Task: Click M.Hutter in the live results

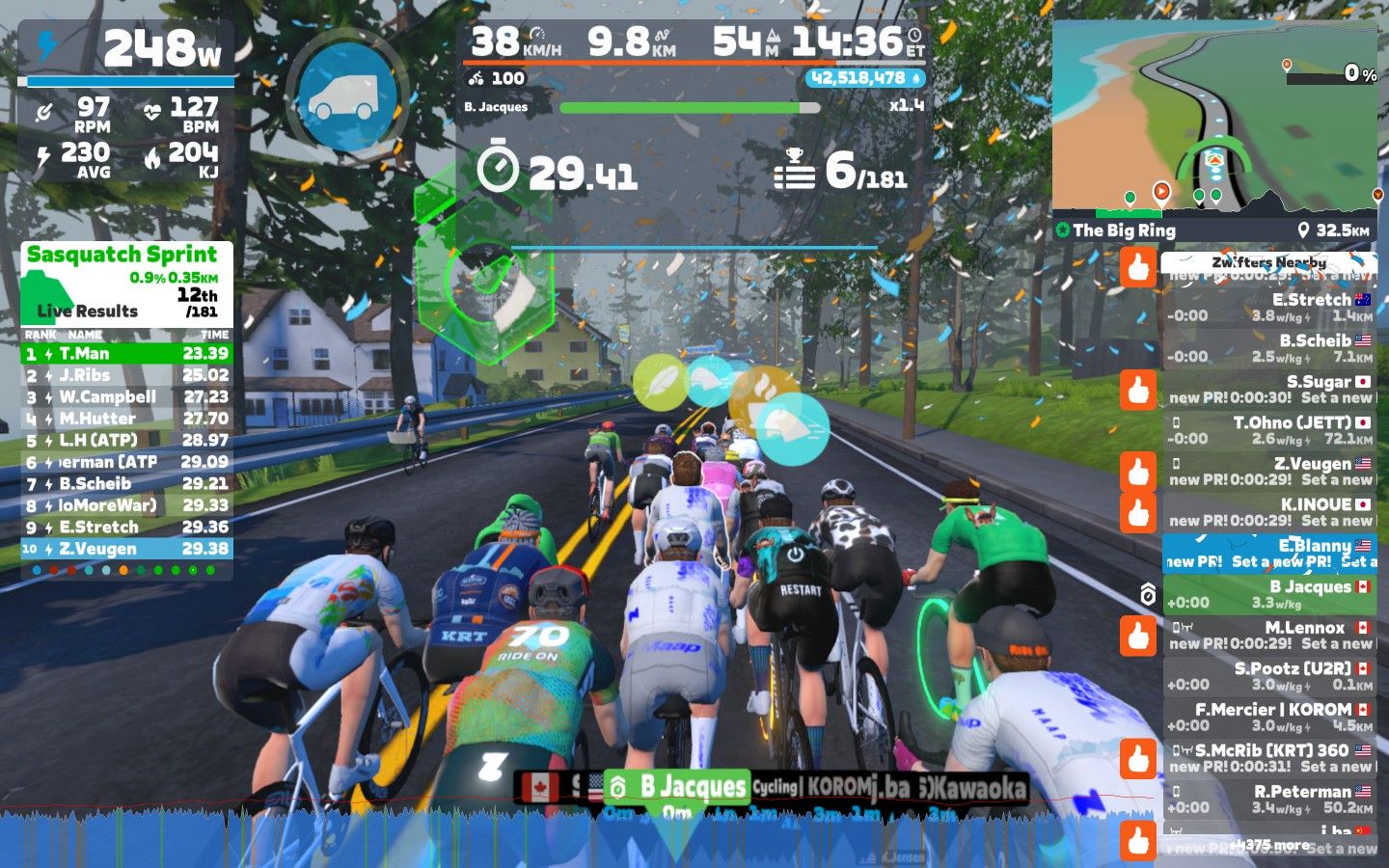Action: tap(126, 419)
